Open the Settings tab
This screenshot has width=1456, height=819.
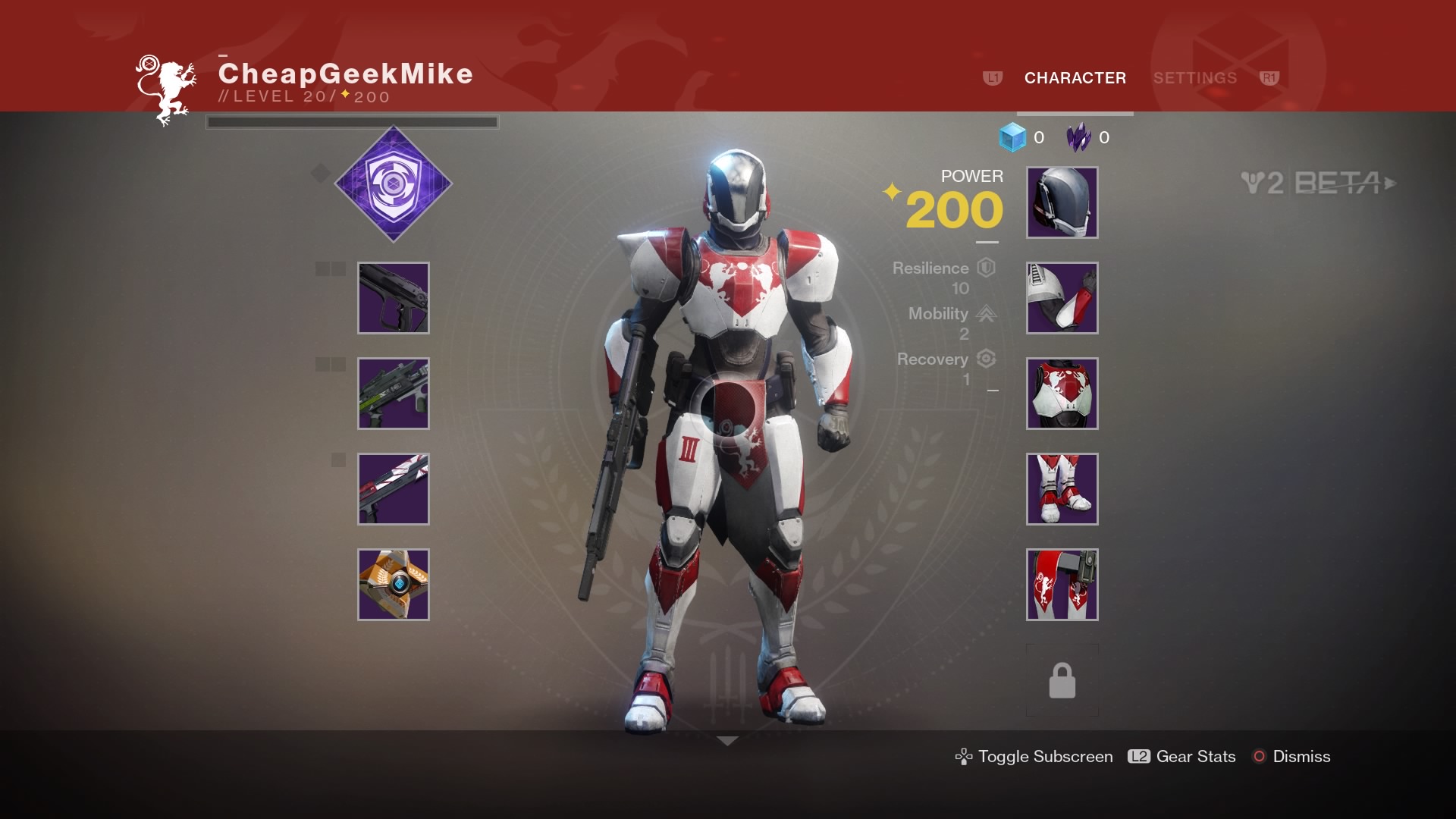pos(1194,78)
